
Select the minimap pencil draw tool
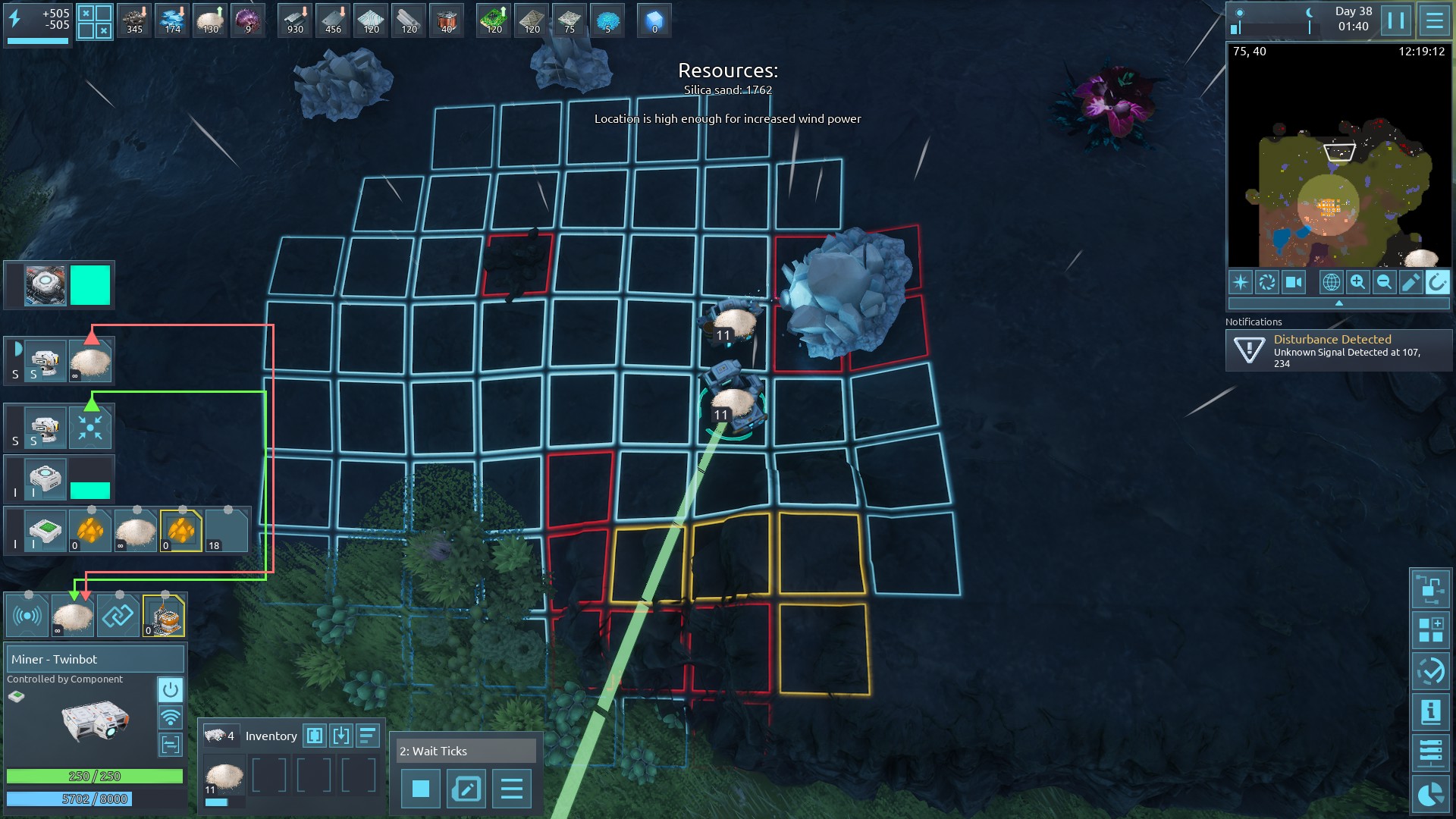tap(1410, 282)
